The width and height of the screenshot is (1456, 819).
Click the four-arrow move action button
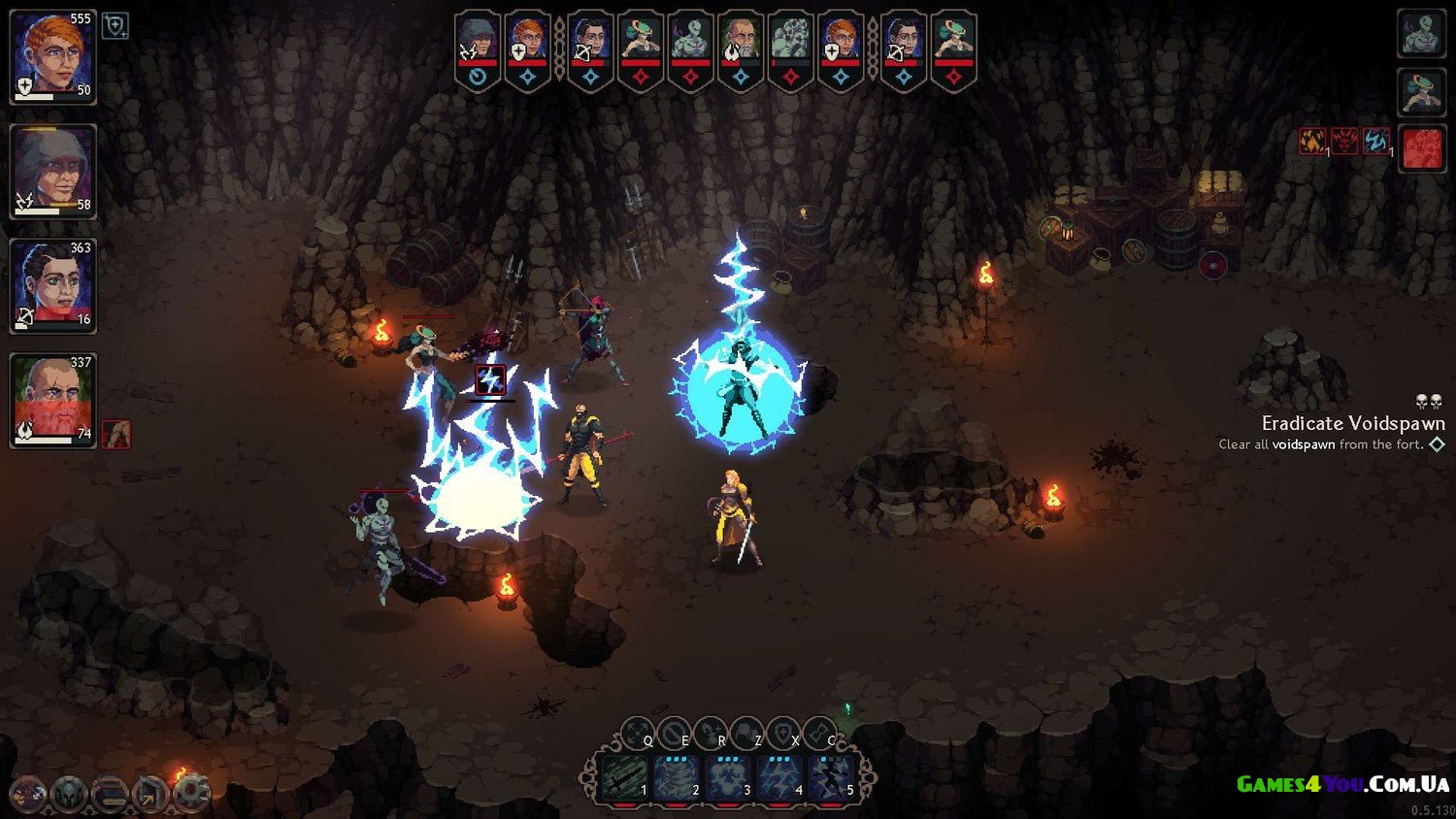(637, 733)
